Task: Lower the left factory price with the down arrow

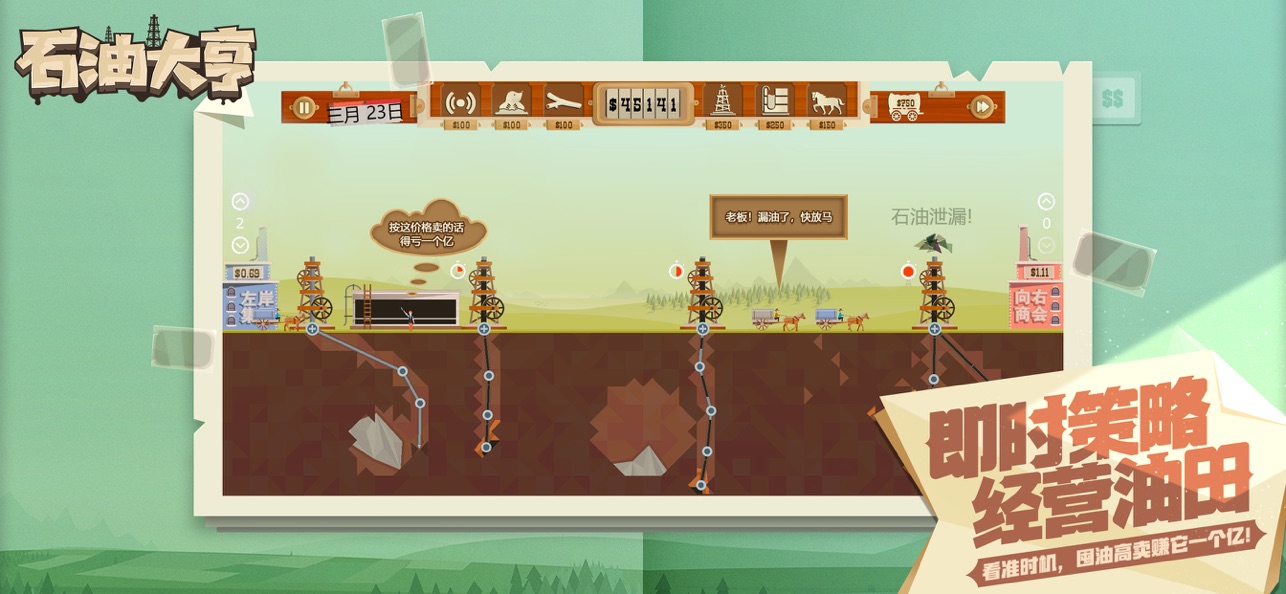Action: coord(240,245)
